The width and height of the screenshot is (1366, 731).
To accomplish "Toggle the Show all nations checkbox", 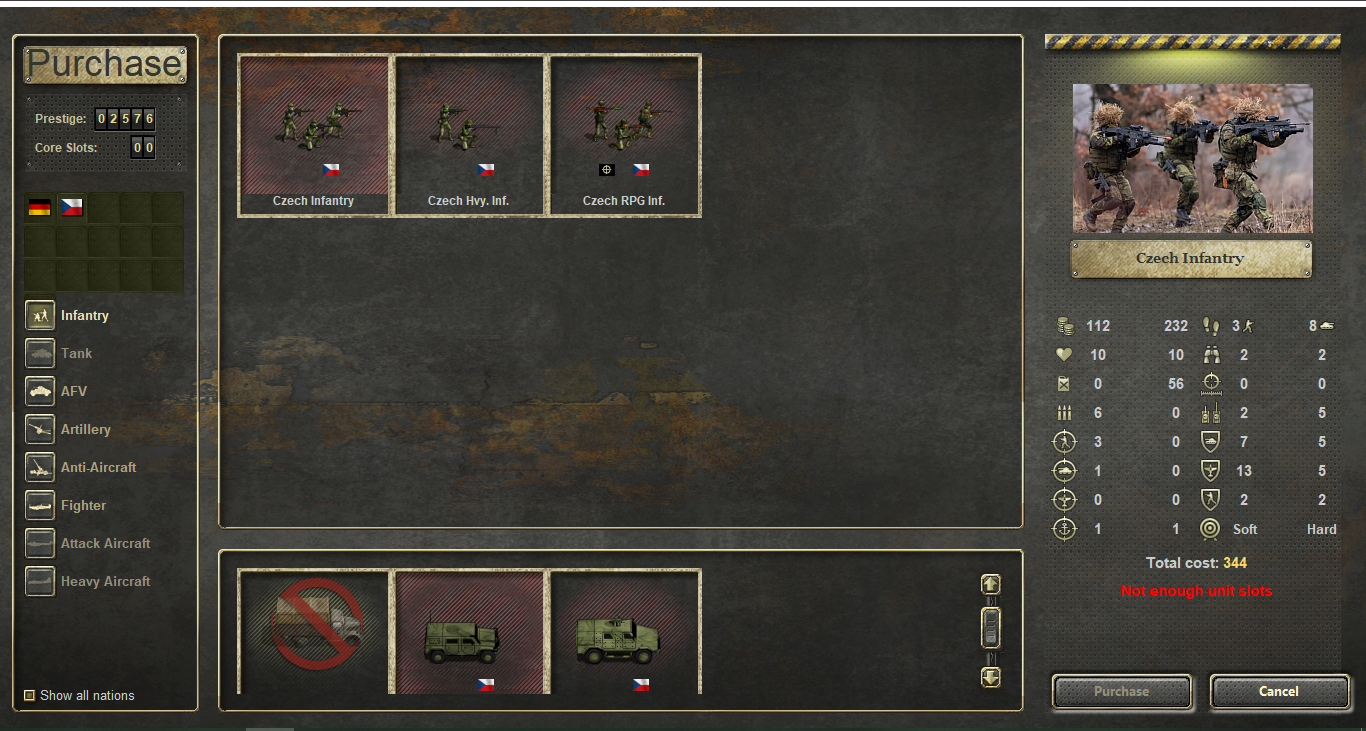I will click(x=30, y=695).
